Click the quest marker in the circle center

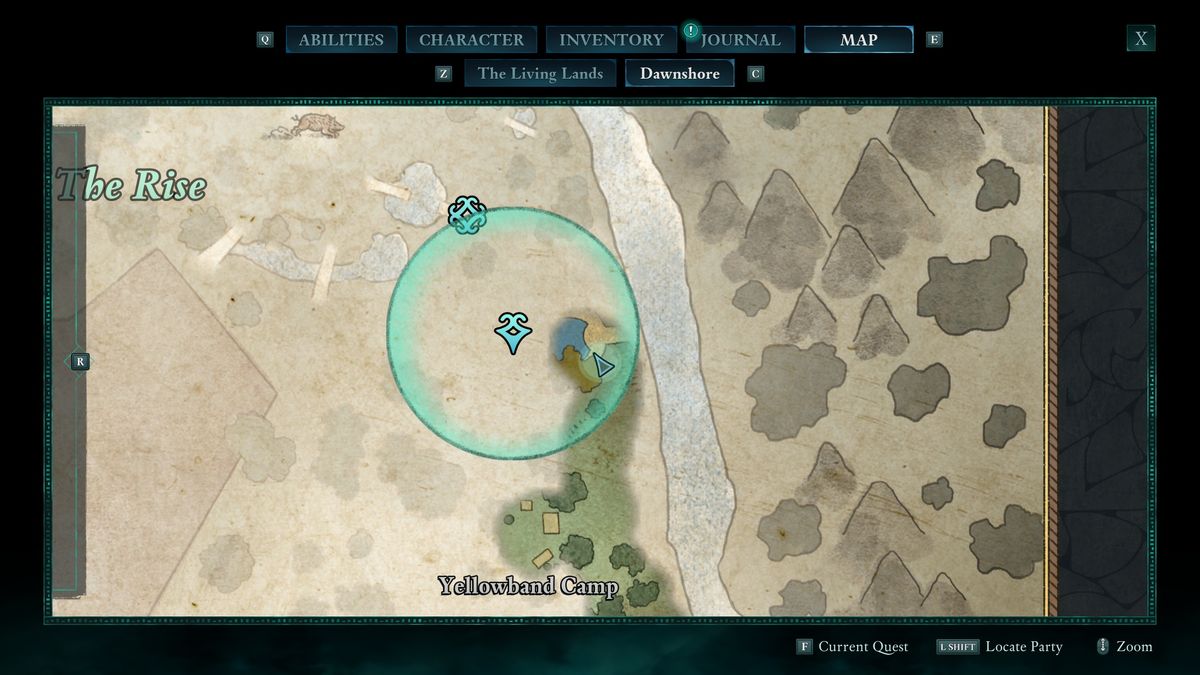pos(513,332)
